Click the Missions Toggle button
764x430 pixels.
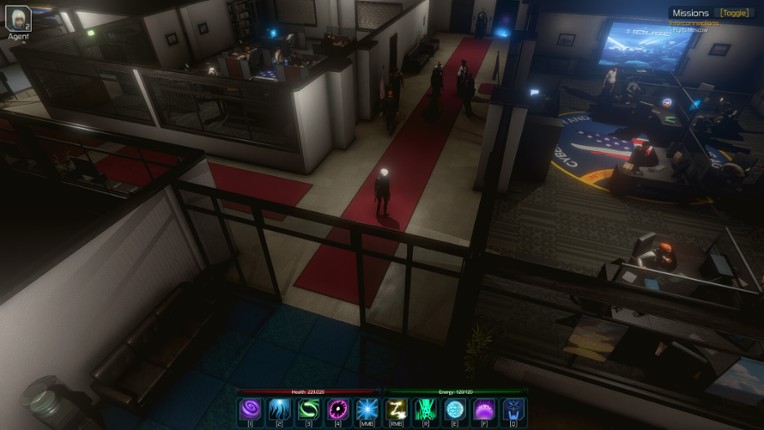pyautogui.click(x=734, y=13)
